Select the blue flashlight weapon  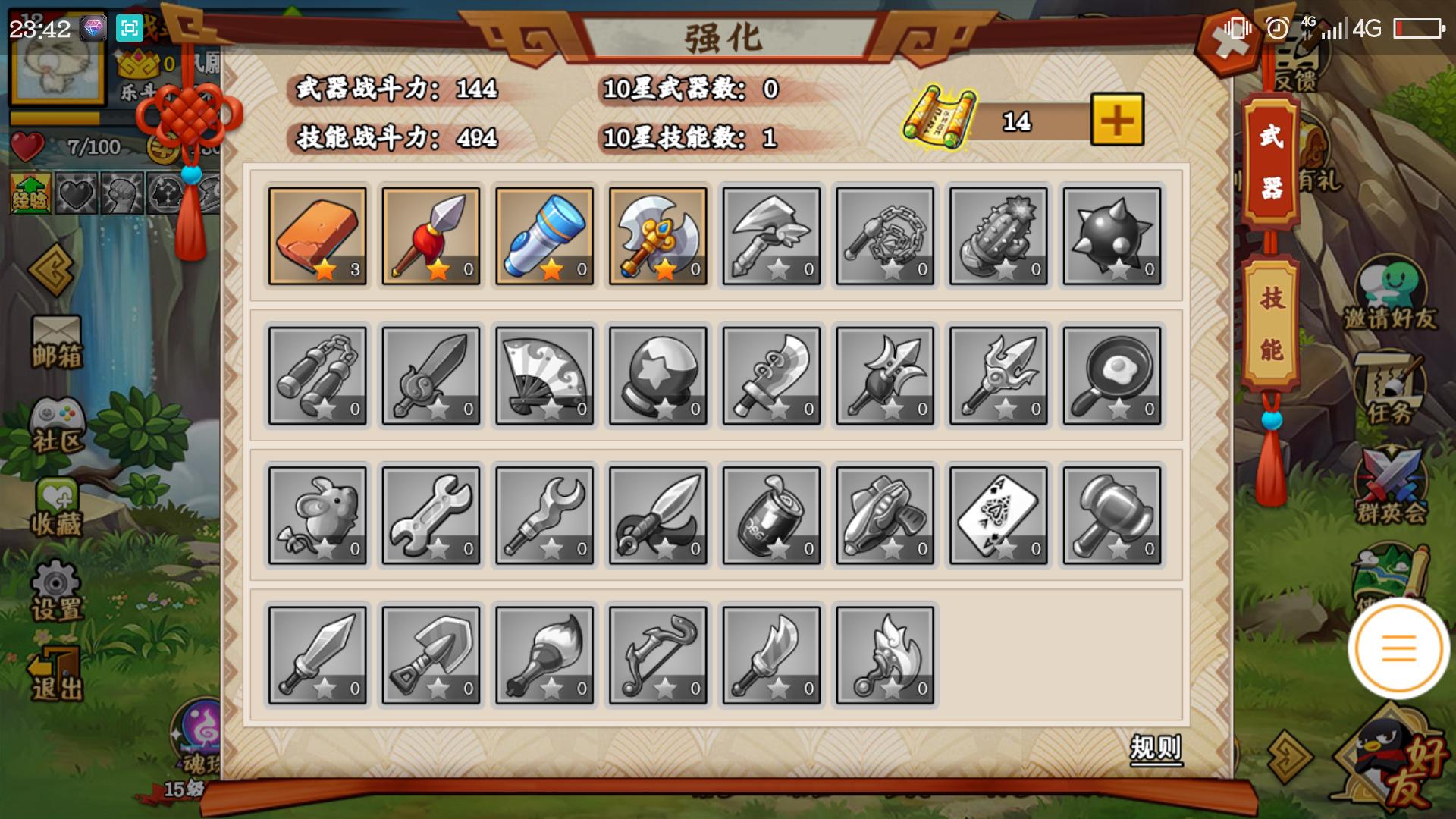click(544, 237)
